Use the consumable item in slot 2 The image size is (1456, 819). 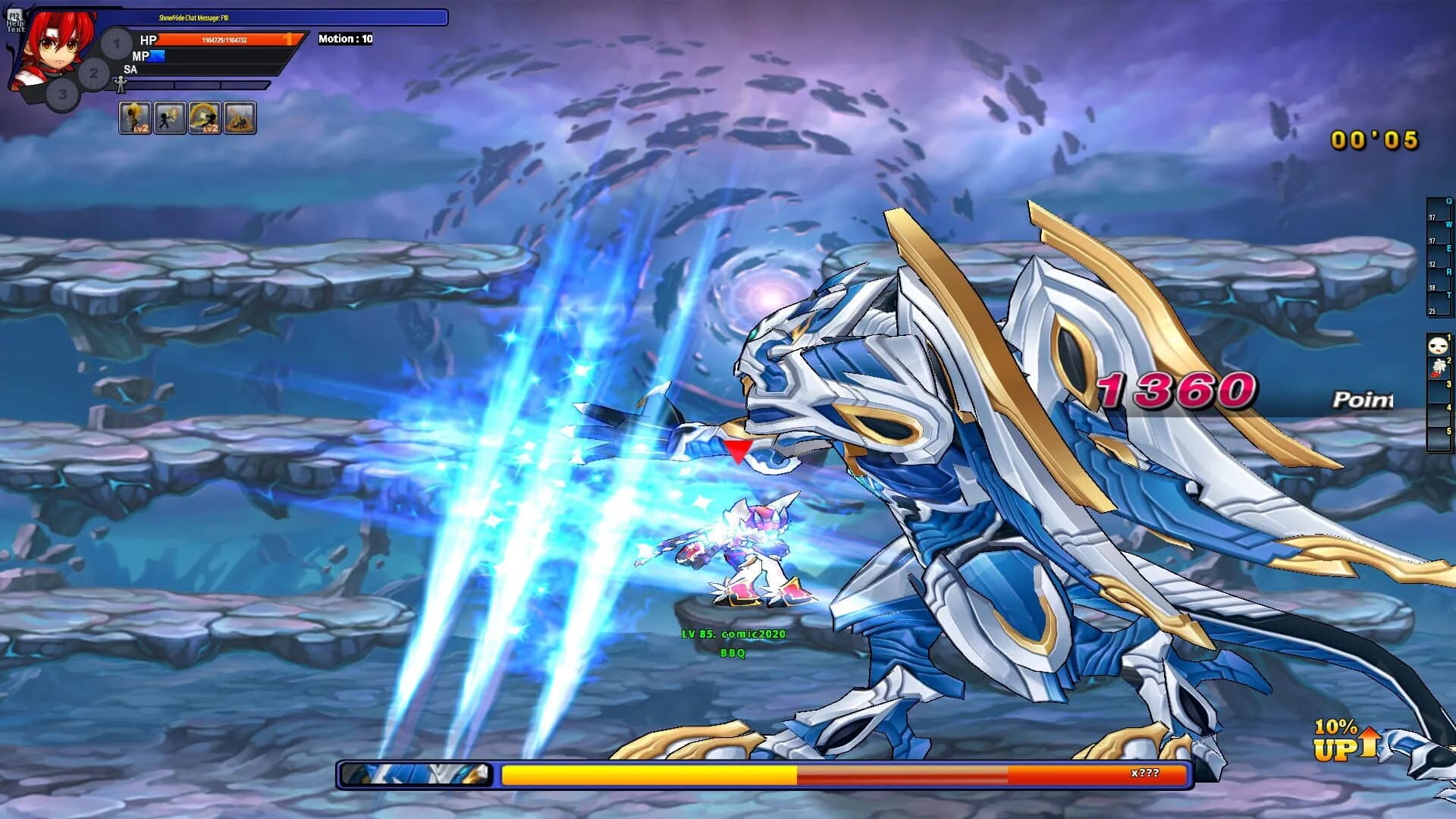click(x=1438, y=368)
